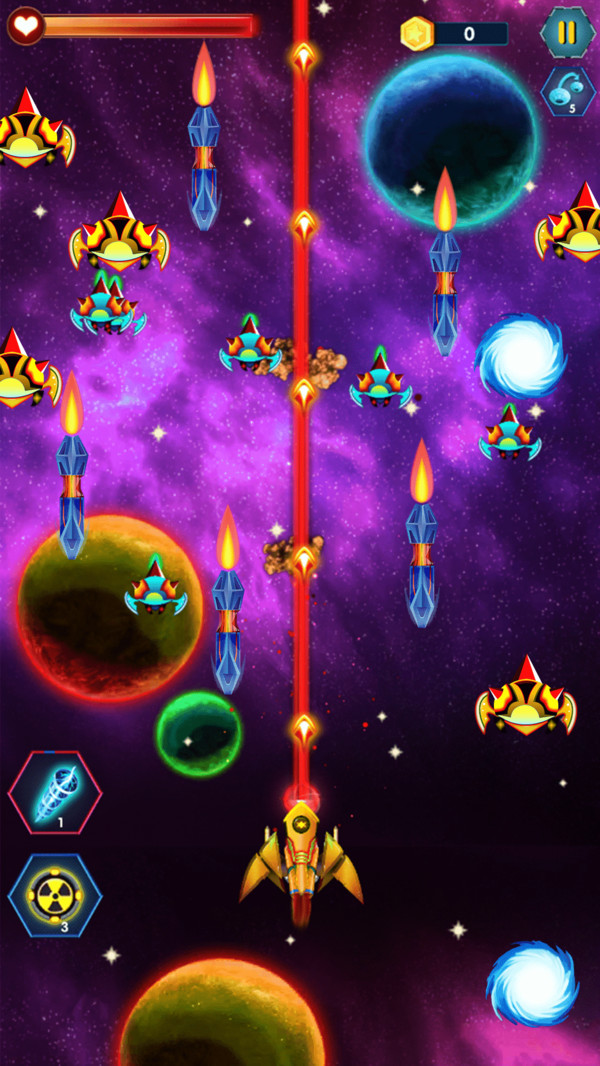Pause the game with the yellow pause button
600x1066 pixels.
[x=567, y=32]
